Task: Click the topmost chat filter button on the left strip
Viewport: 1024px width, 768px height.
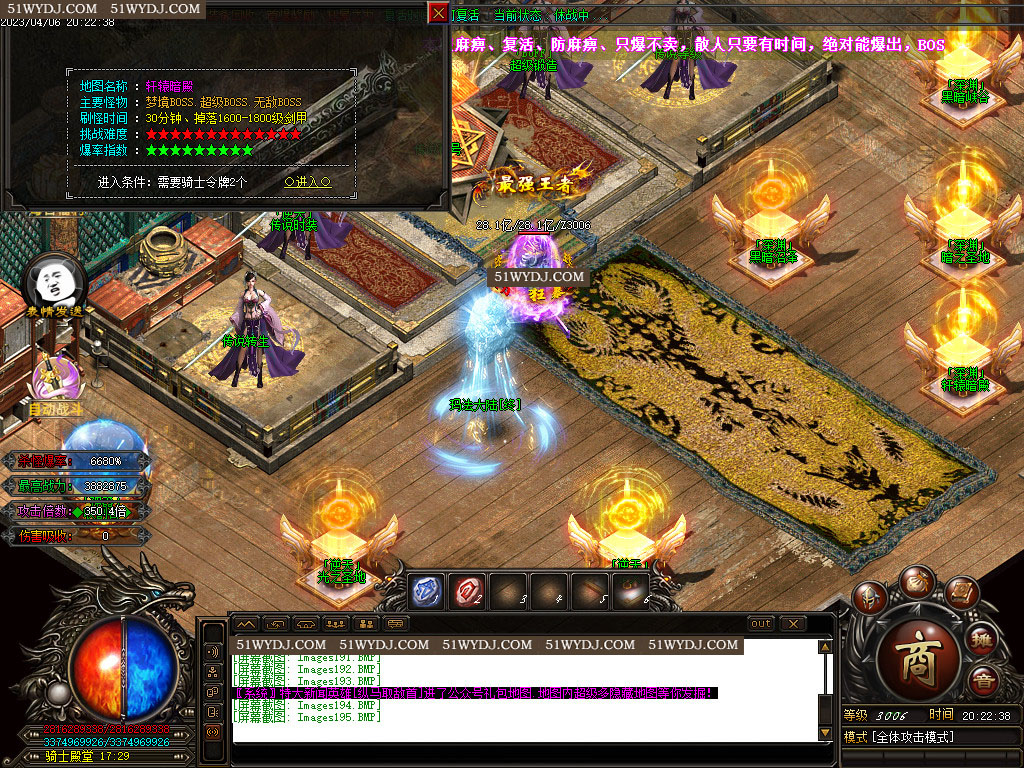Action: click(212, 650)
